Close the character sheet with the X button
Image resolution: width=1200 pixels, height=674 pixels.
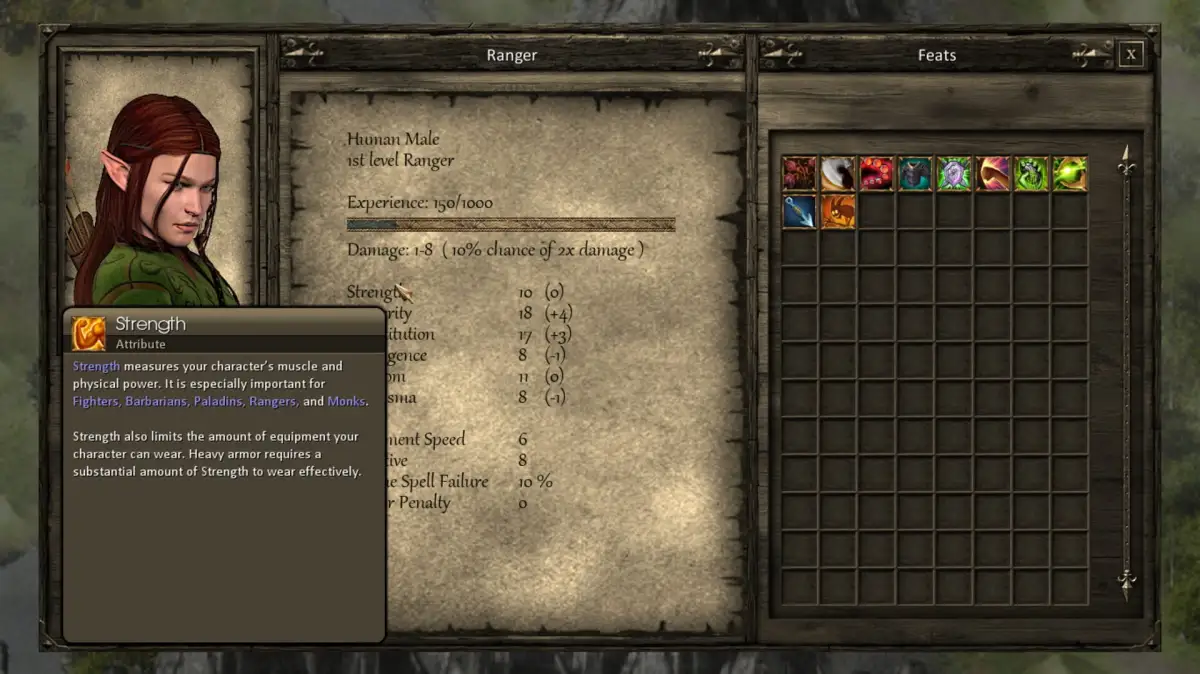click(1130, 55)
